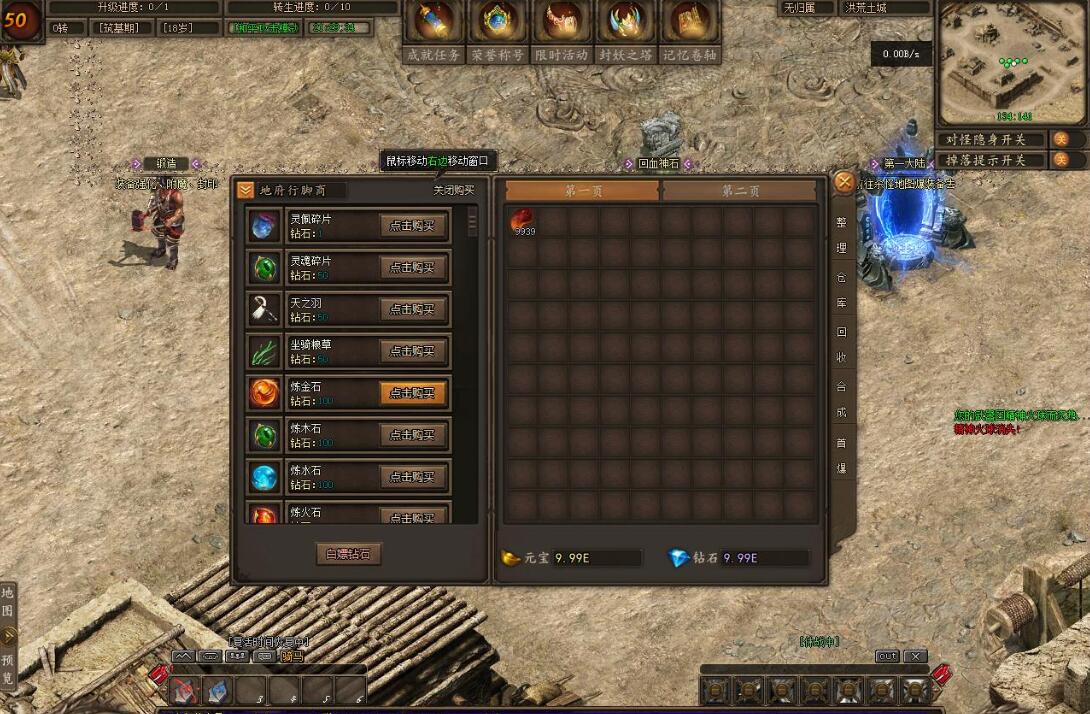Buy the 灵佩碎片 item
This screenshot has width=1090, height=714.
413,226
